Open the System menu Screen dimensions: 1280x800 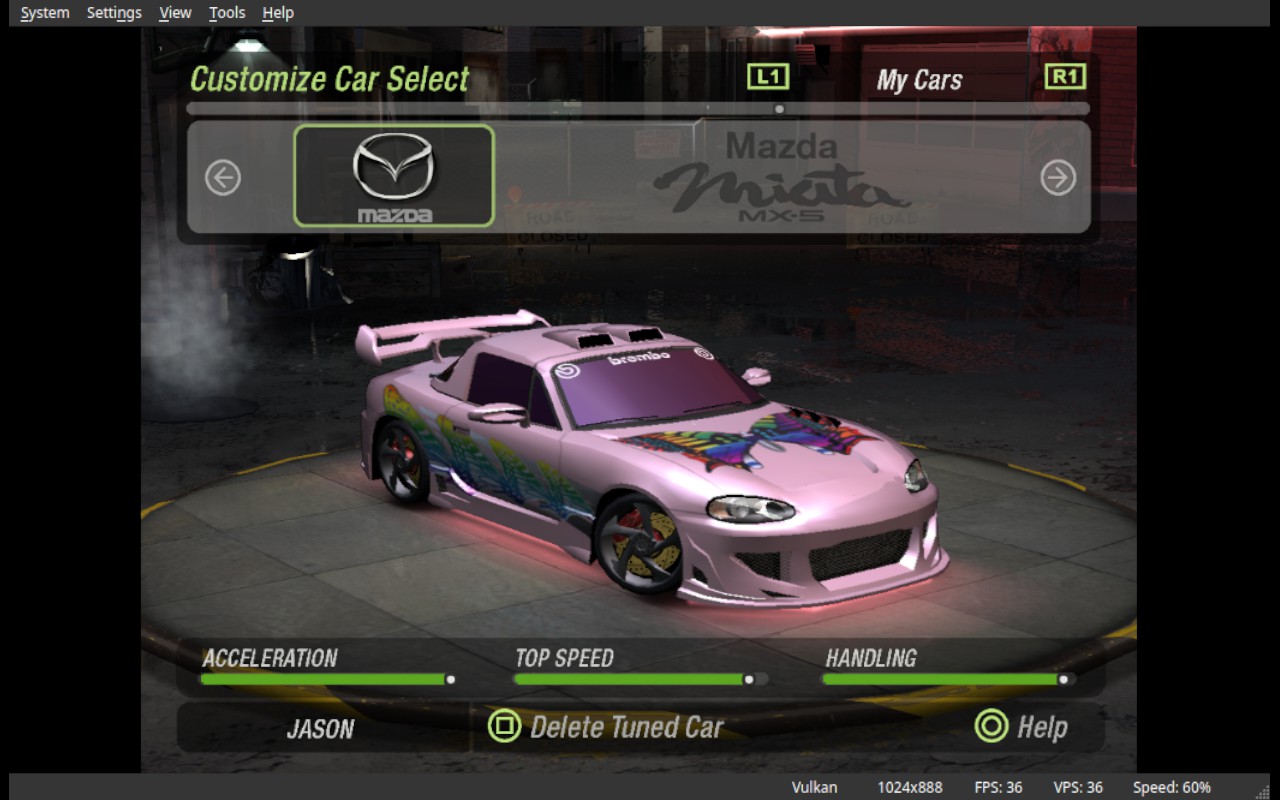45,13
